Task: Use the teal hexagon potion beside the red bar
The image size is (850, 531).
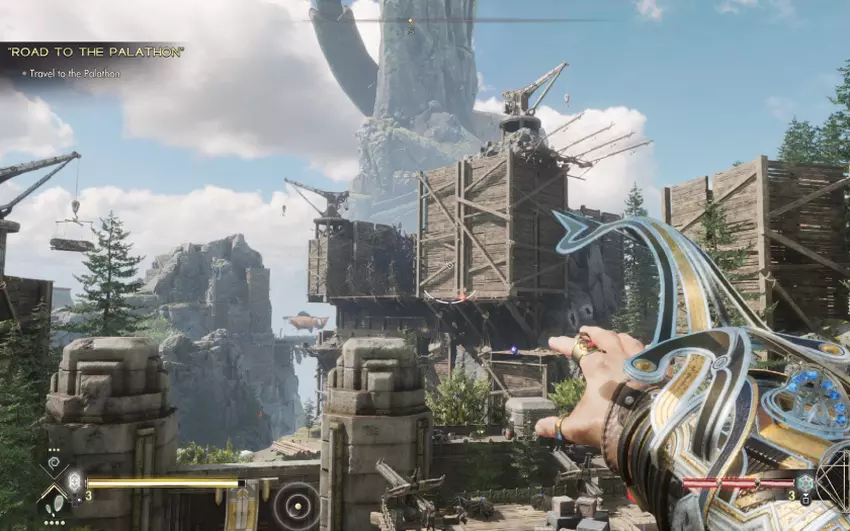Action: point(805,483)
